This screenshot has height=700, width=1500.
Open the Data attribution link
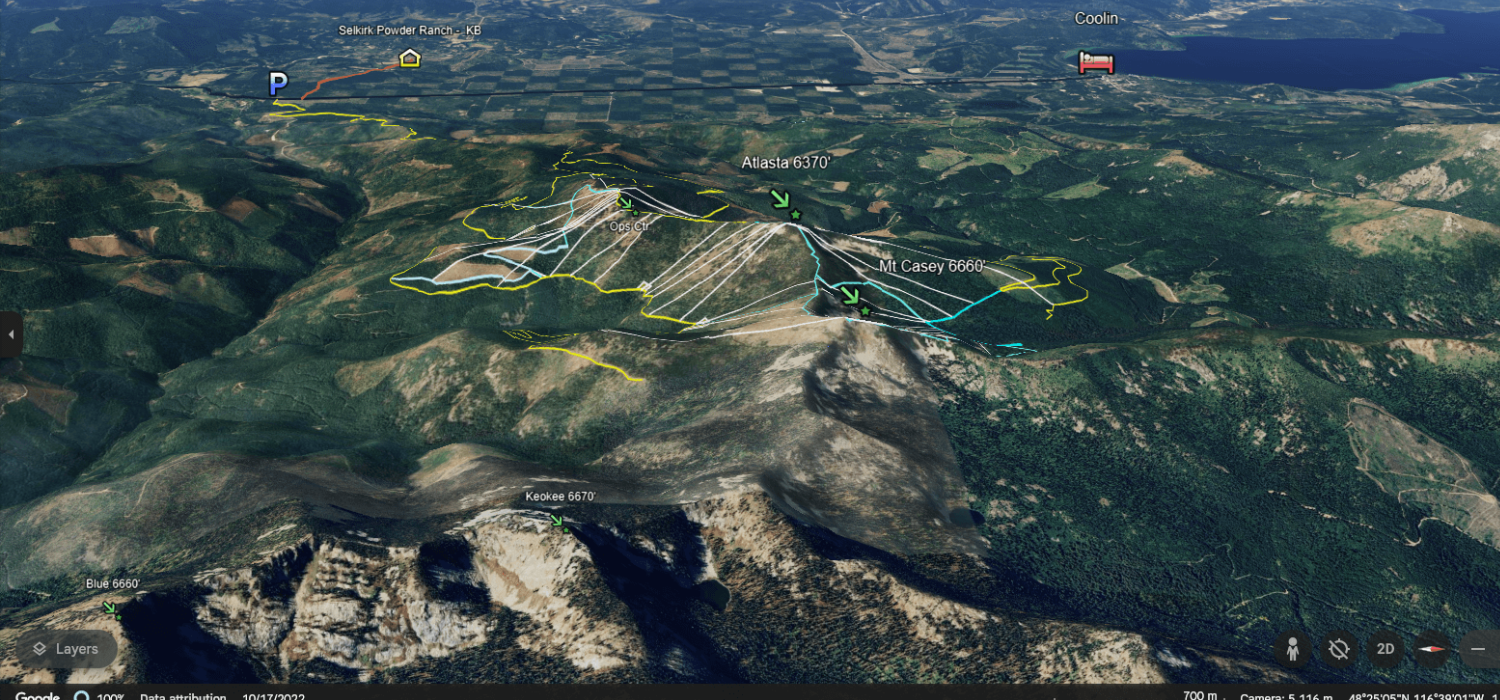(183, 697)
